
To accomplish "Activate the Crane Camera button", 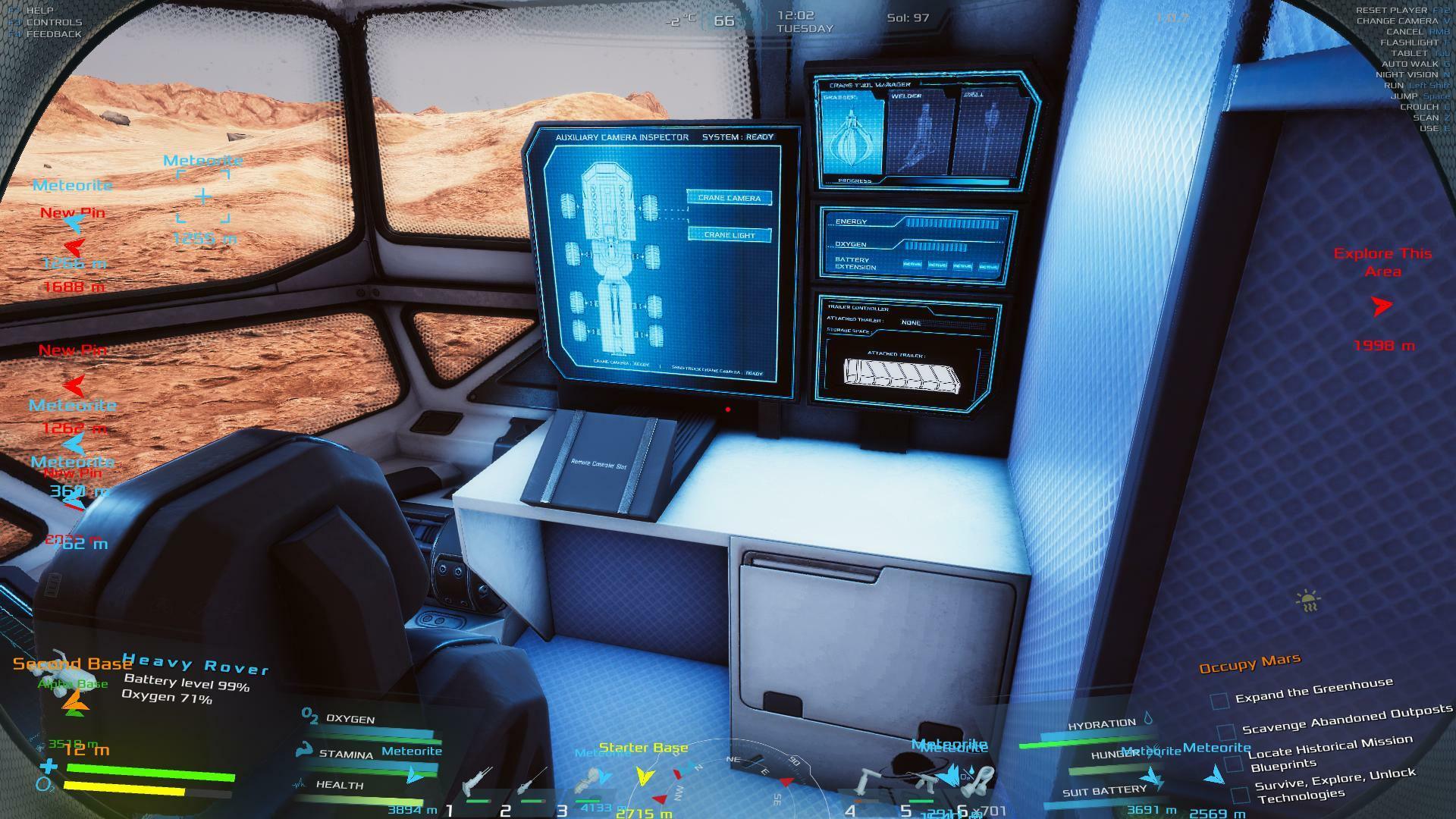I will pos(729,198).
